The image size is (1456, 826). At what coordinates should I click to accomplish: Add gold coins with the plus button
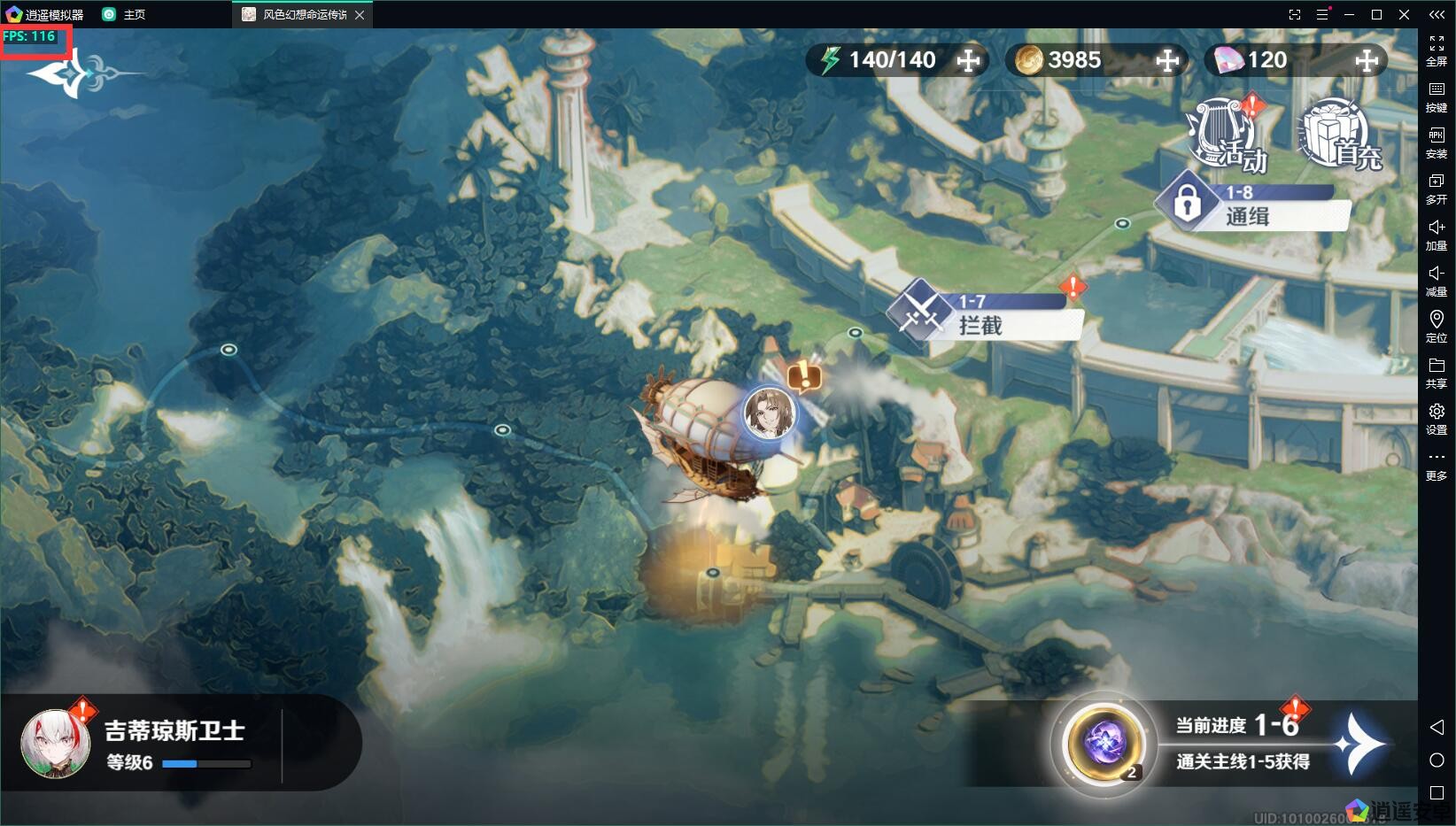[1167, 60]
